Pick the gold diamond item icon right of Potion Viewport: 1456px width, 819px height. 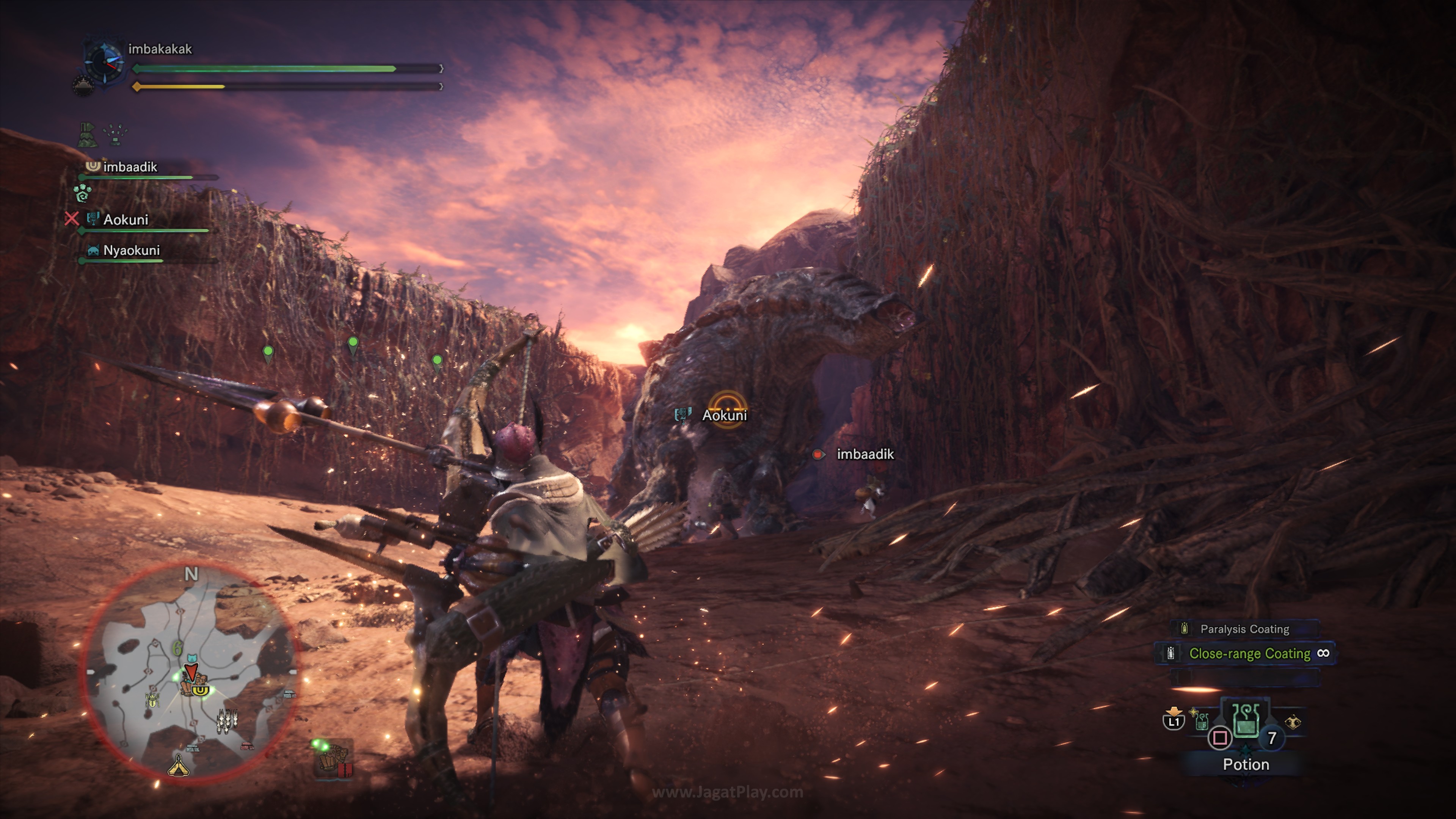(1293, 722)
